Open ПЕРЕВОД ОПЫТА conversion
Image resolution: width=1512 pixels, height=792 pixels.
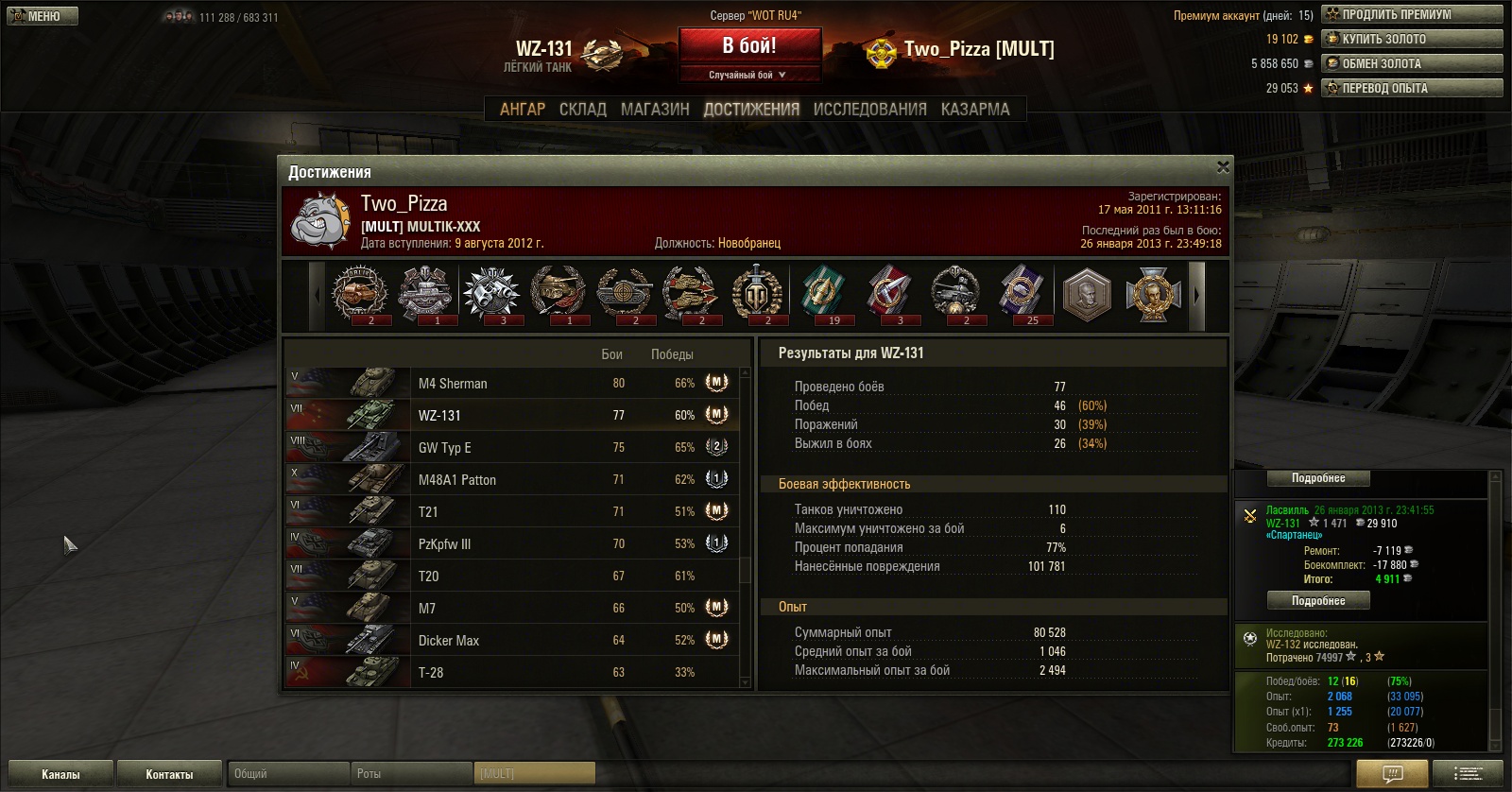pyautogui.click(x=1411, y=88)
